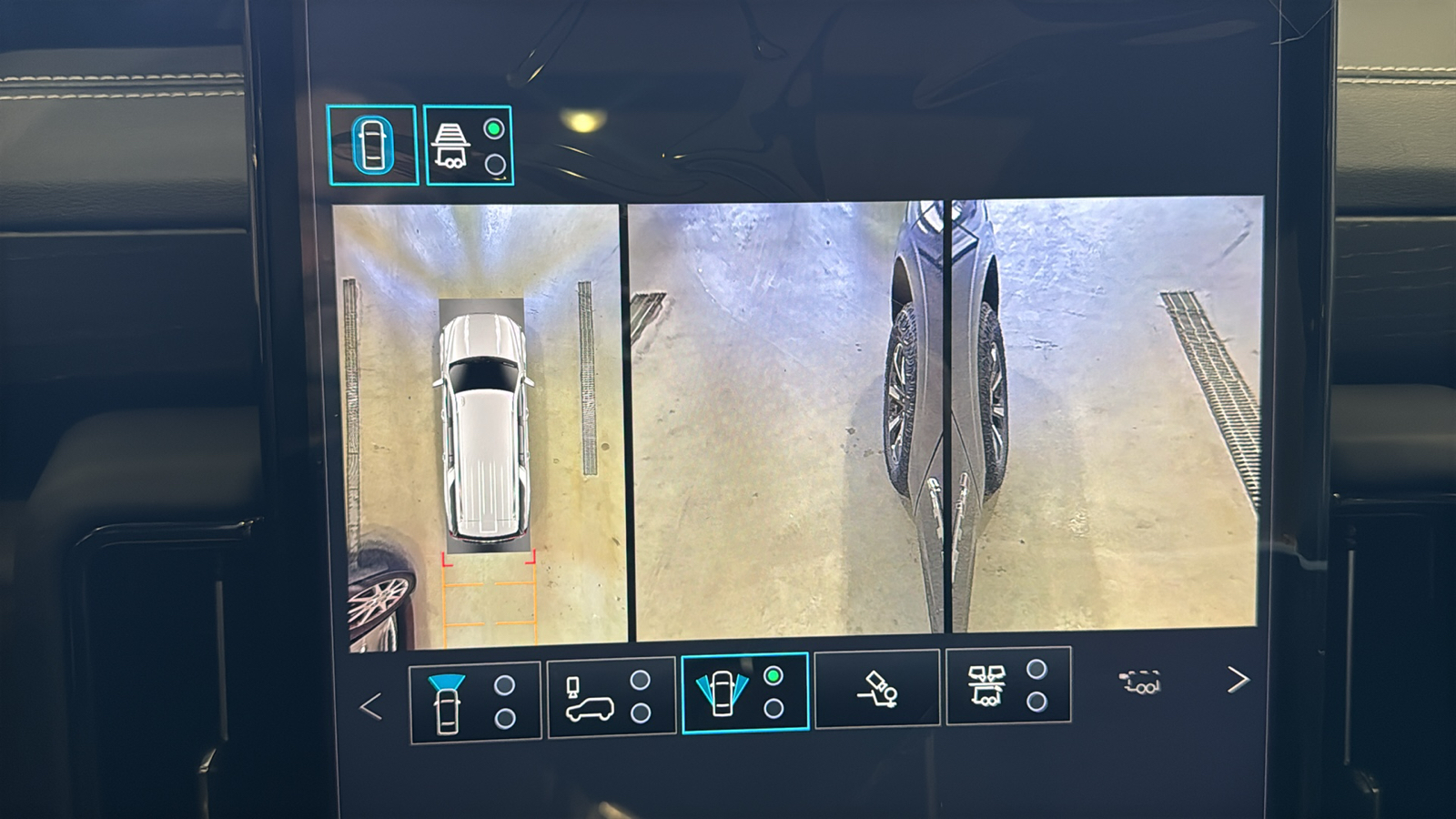Select the overhead surround-view car button

click(x=372, y=146)
